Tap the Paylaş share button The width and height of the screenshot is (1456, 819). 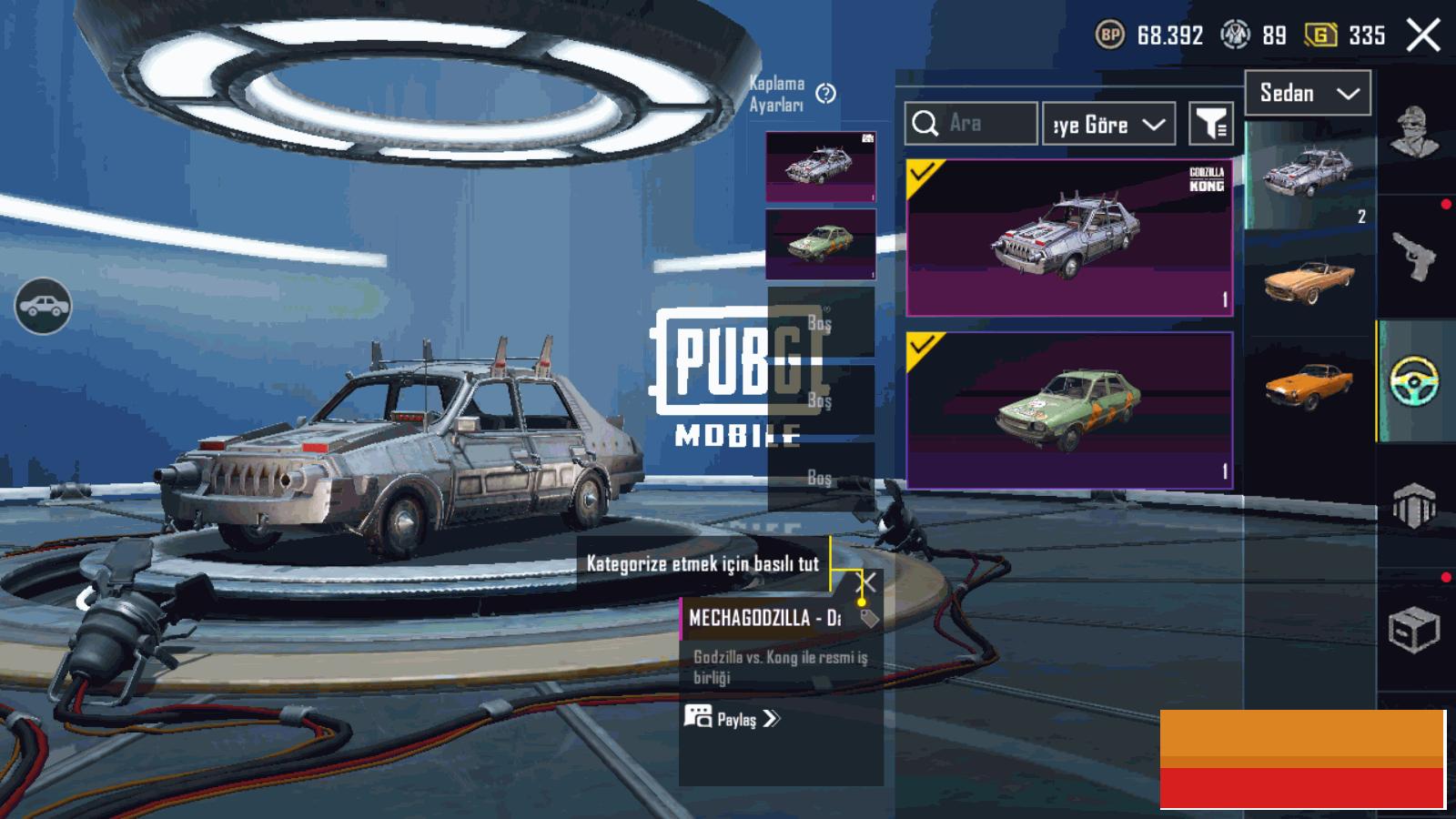tap(733, 719)
